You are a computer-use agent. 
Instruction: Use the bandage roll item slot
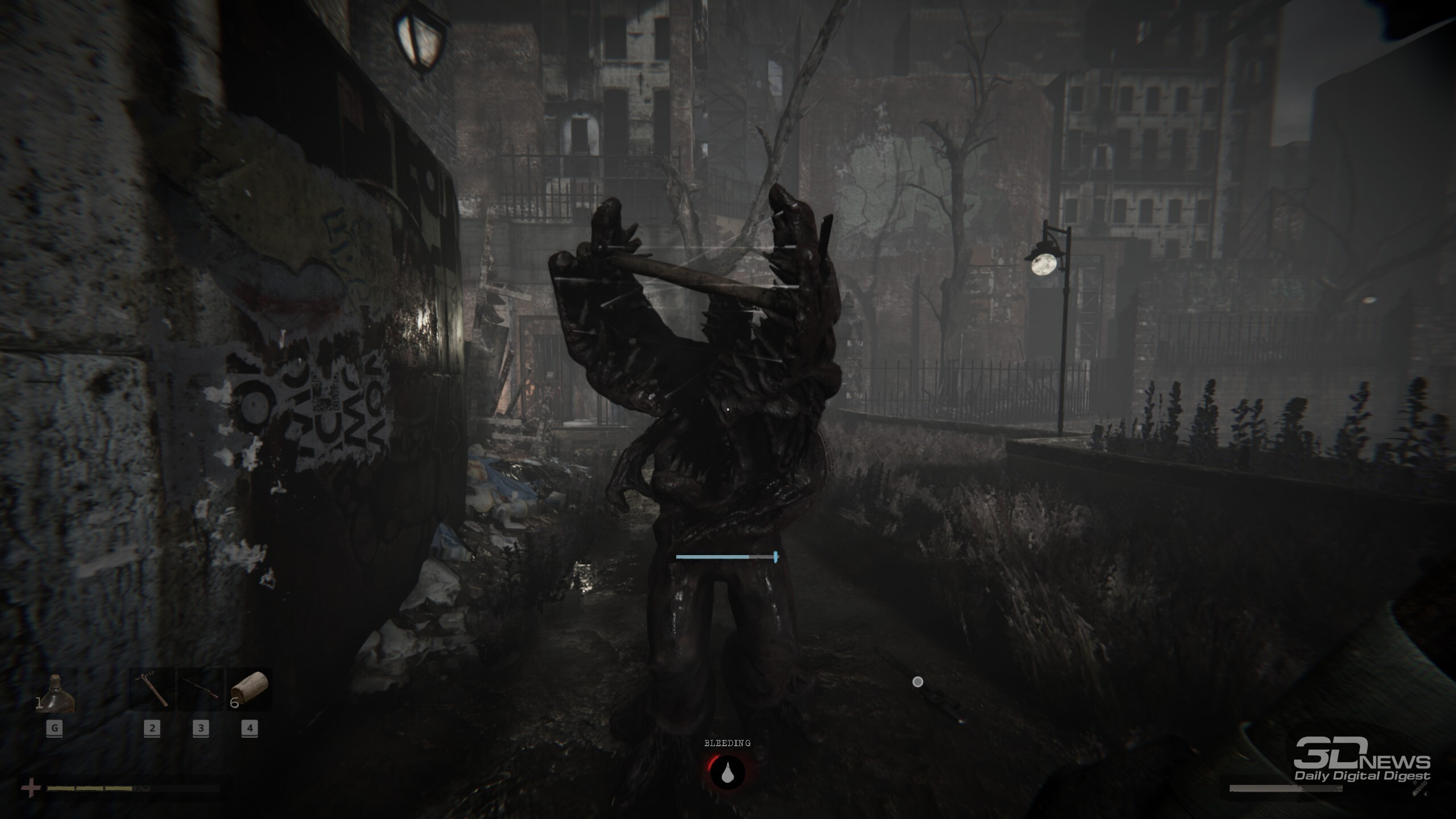[x=250, y=689]
